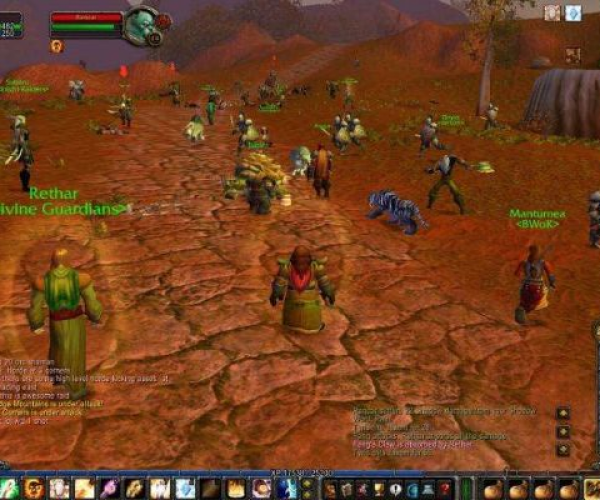Activate the orange flame ability icon
Viewport: 600px width, 500px height.
pyautogui.click(x=236, y=488)
